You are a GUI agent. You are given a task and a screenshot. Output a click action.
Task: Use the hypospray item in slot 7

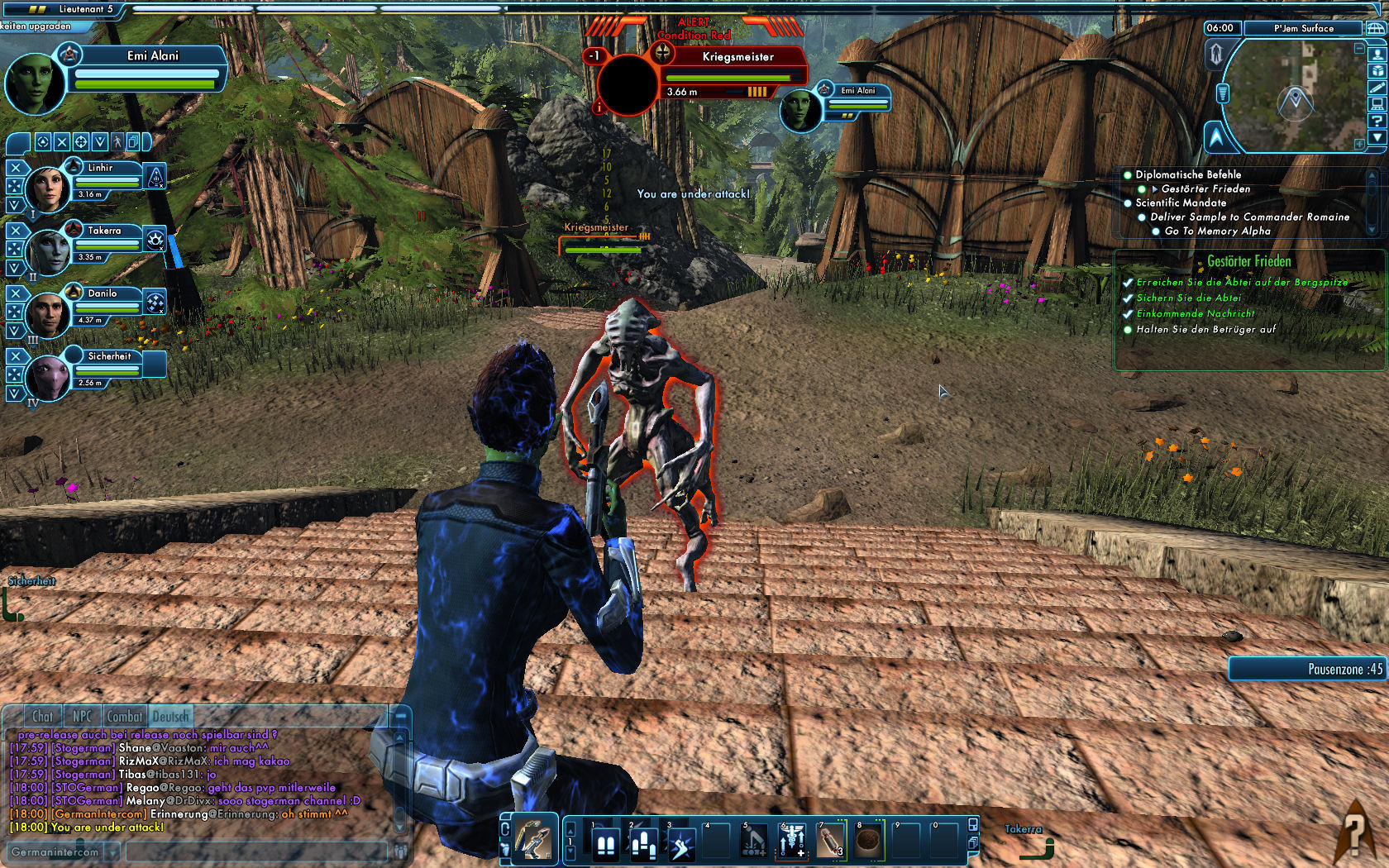click(831, 842)
